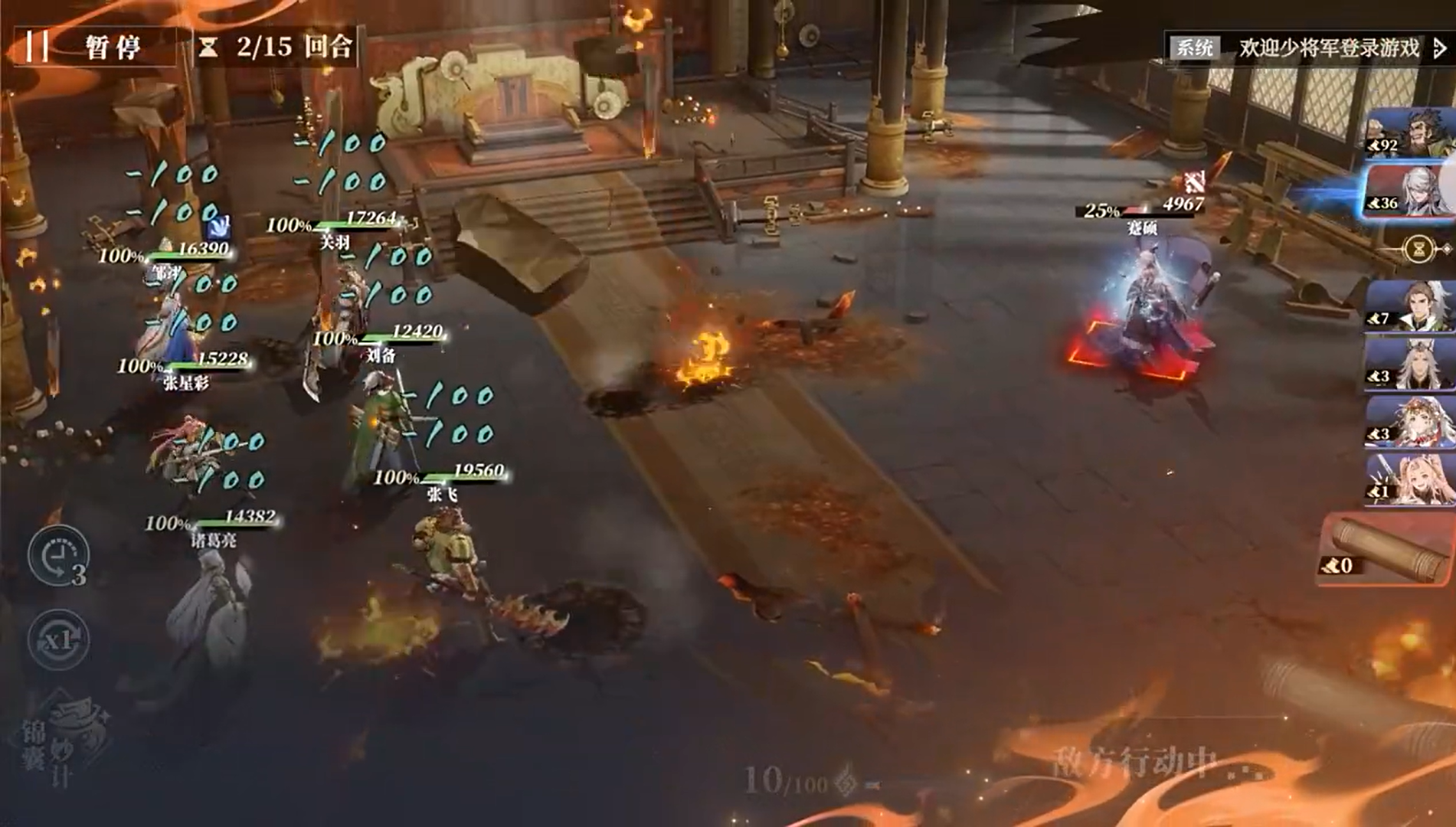Open the scroll item slot marked 0
Screen dimensions: 1456x827
[x=1385, y=551]
